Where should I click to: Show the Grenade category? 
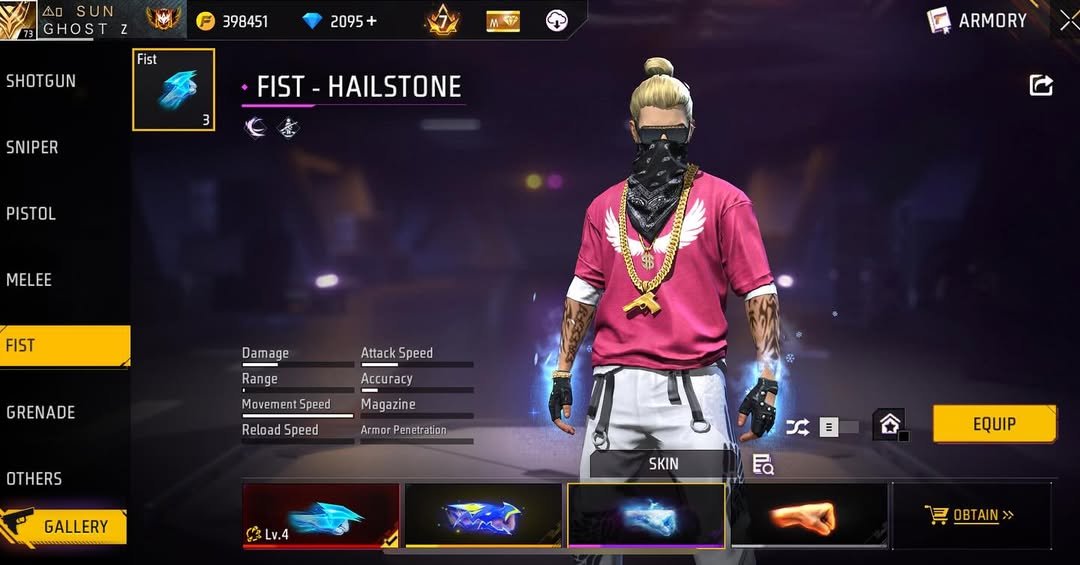(x=41, y=412)
